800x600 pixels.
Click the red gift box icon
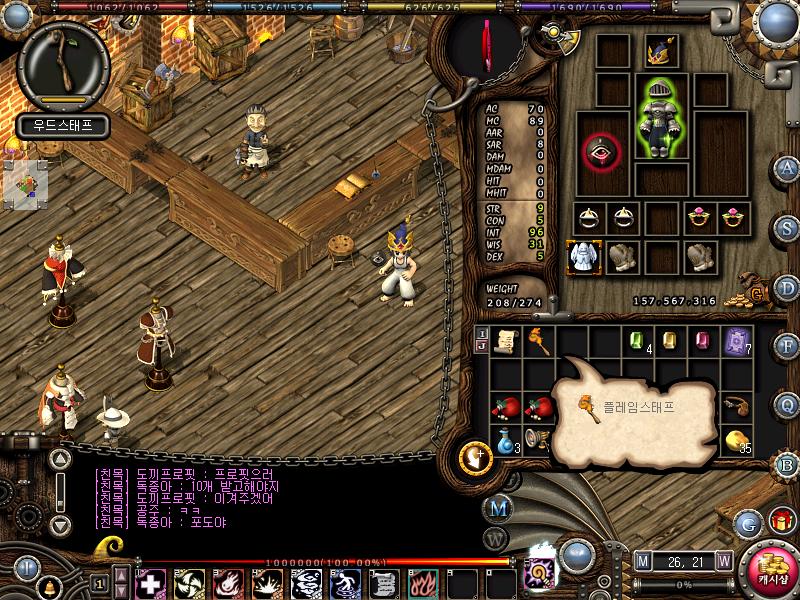point(781,521)
